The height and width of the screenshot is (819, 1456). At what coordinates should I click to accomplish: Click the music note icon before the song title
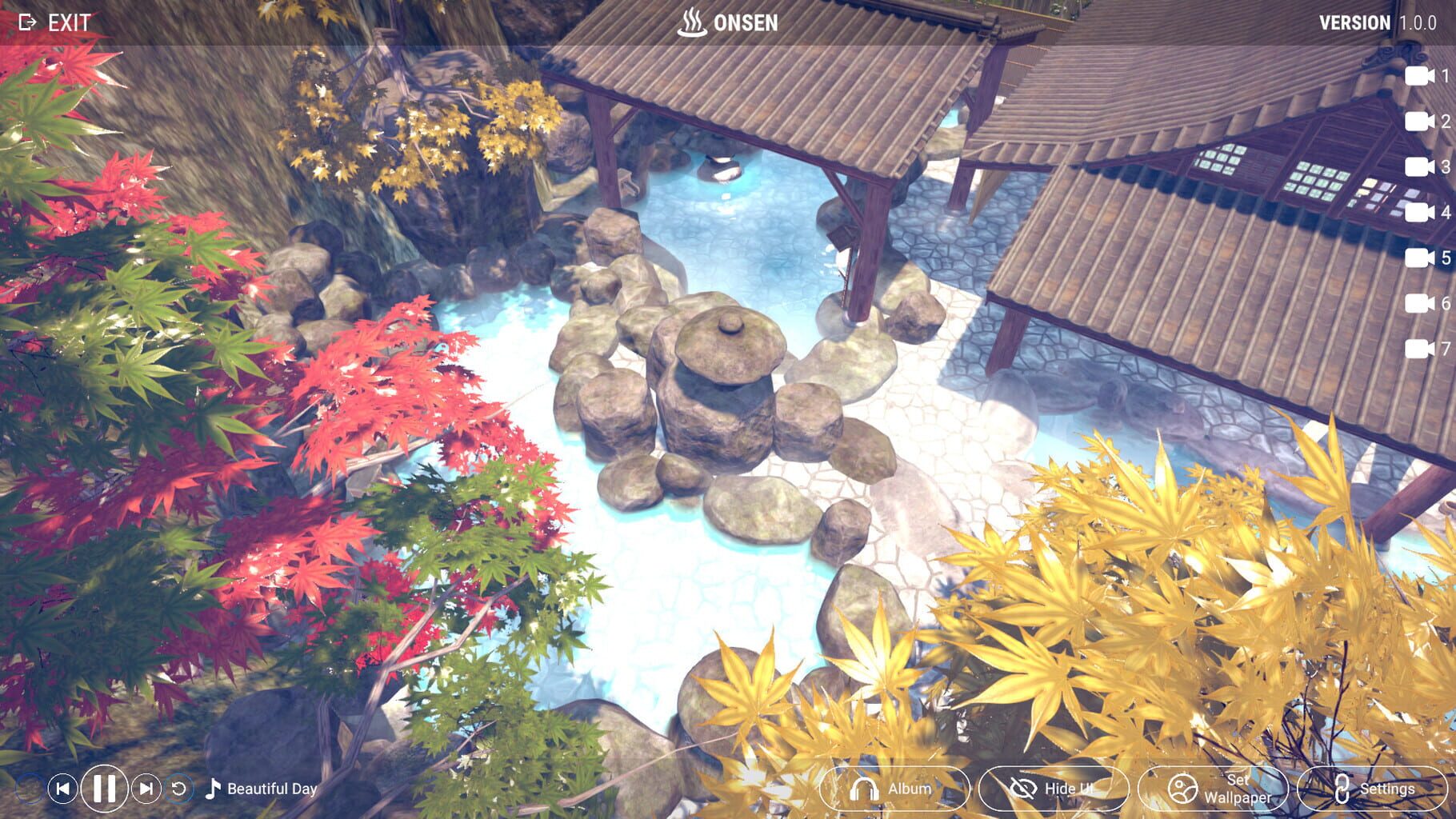click(x=211, y=788)
